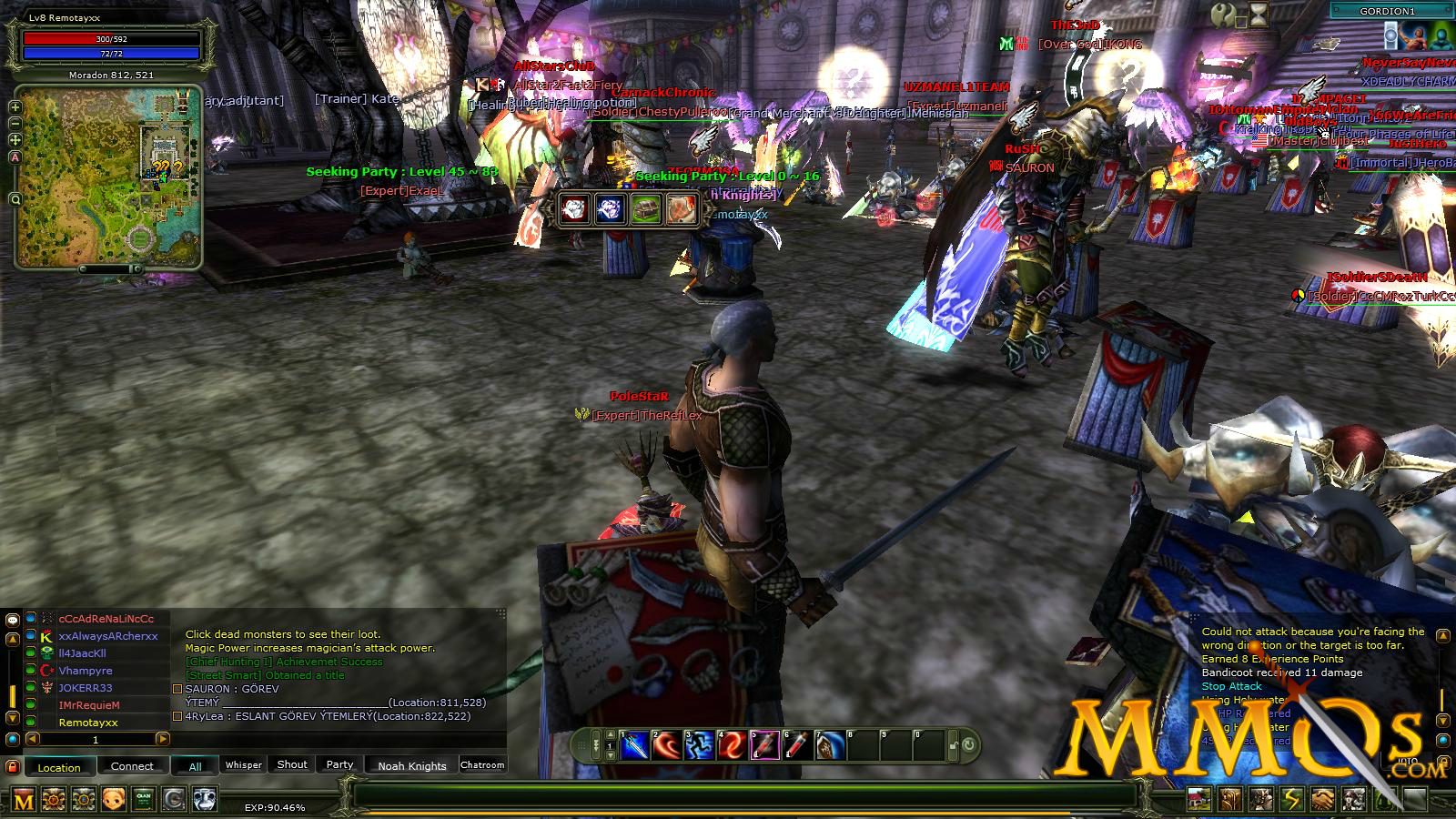This screenshot has height=819, width=1456.
Task: Click the minimap's zoom-in plus button
Action: click(x=15, y=106)
